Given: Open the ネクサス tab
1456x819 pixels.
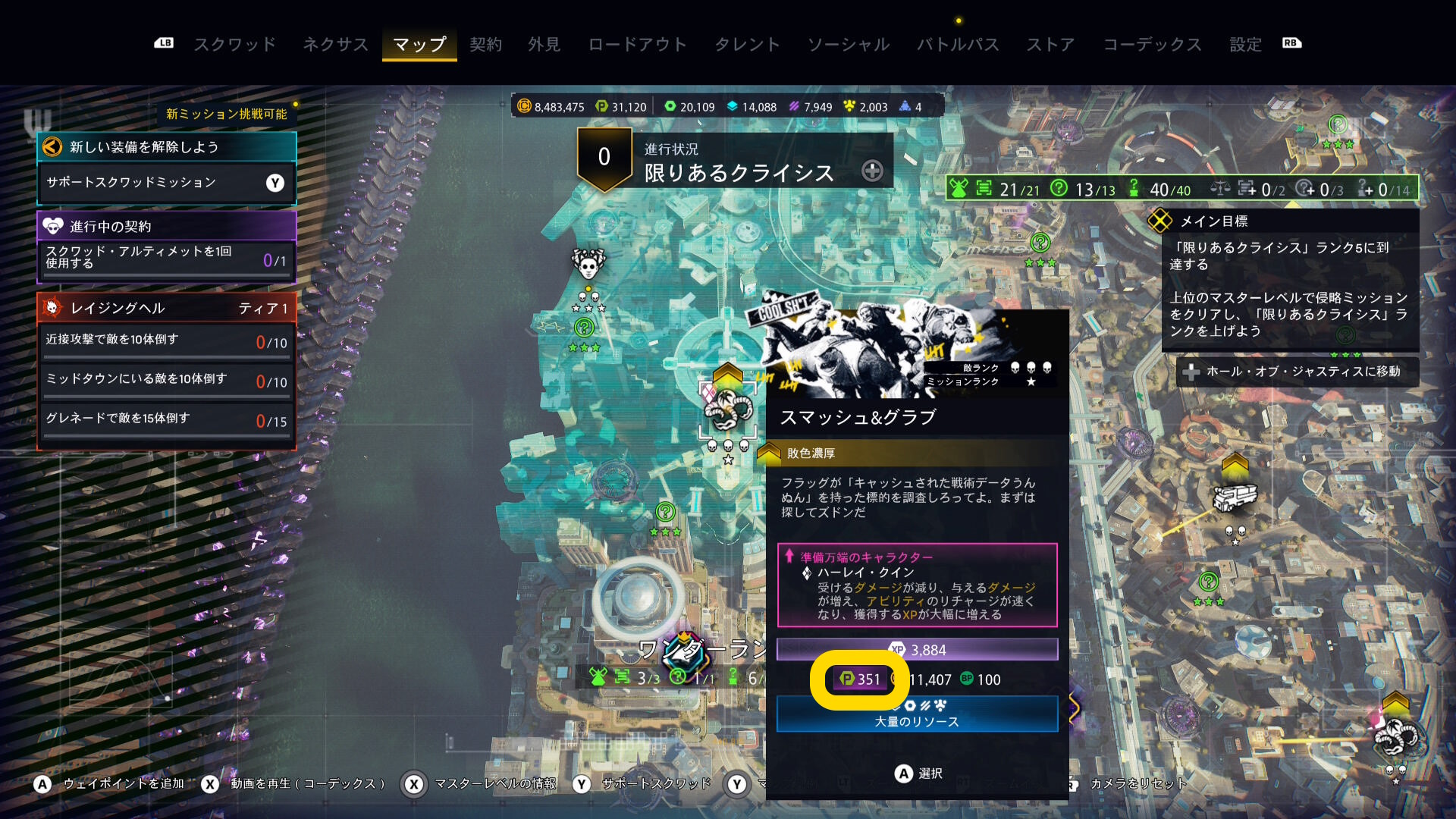Looking at the screenshot, I should [x=335, y=45].
